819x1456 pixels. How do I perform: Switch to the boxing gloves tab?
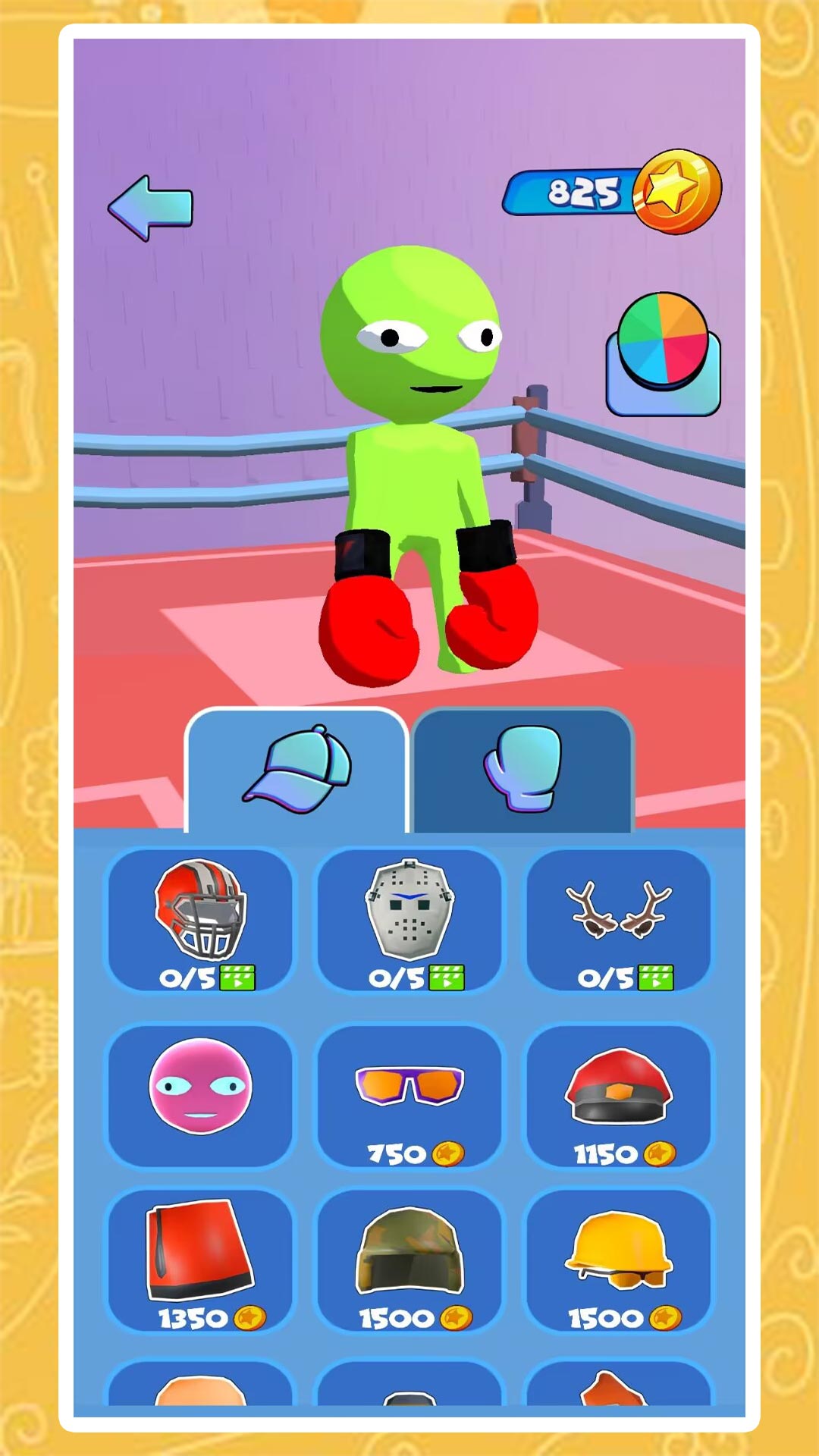tap(522, 770)
